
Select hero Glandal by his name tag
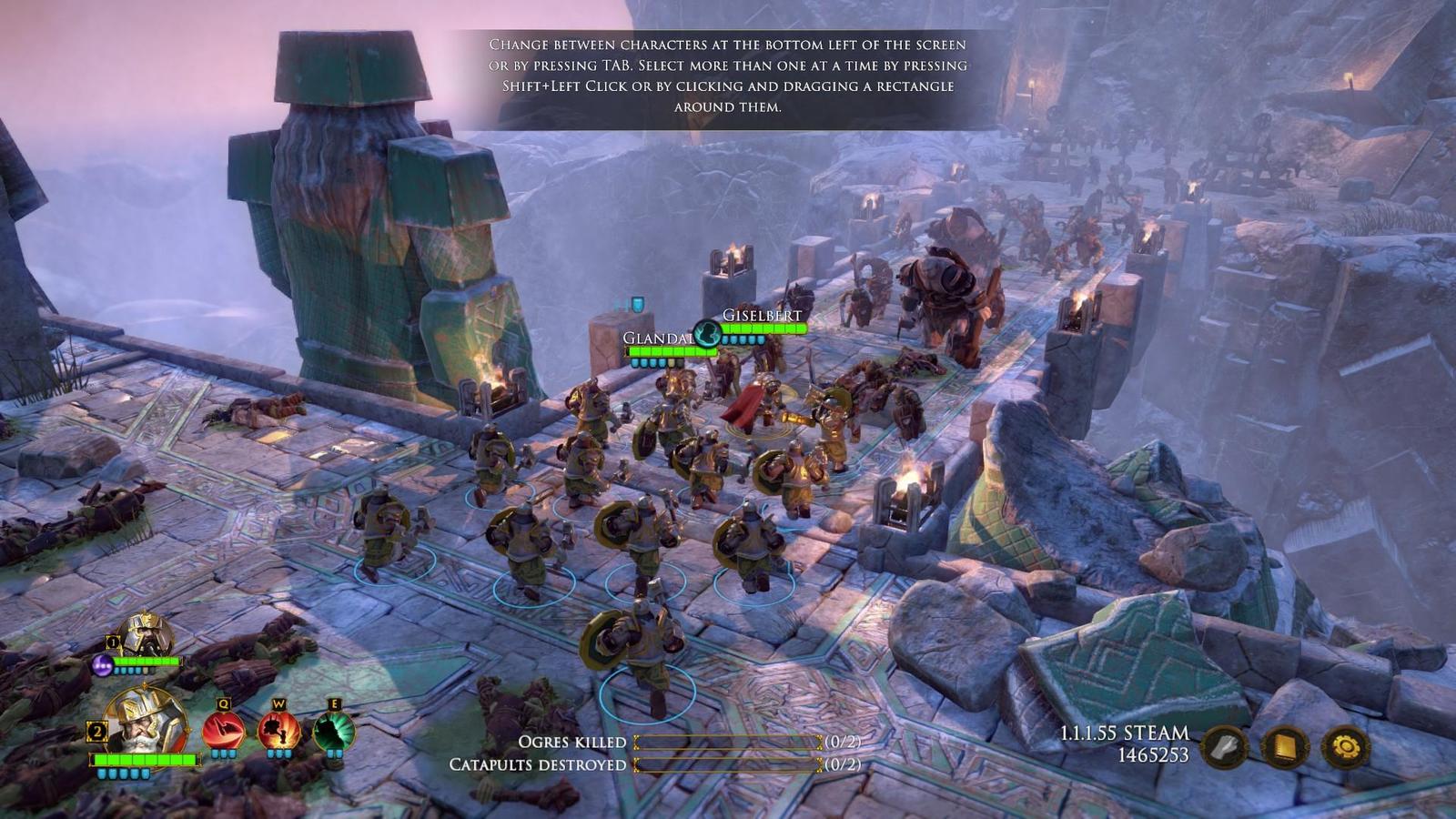pyautogui.click(x=657, y=339)
